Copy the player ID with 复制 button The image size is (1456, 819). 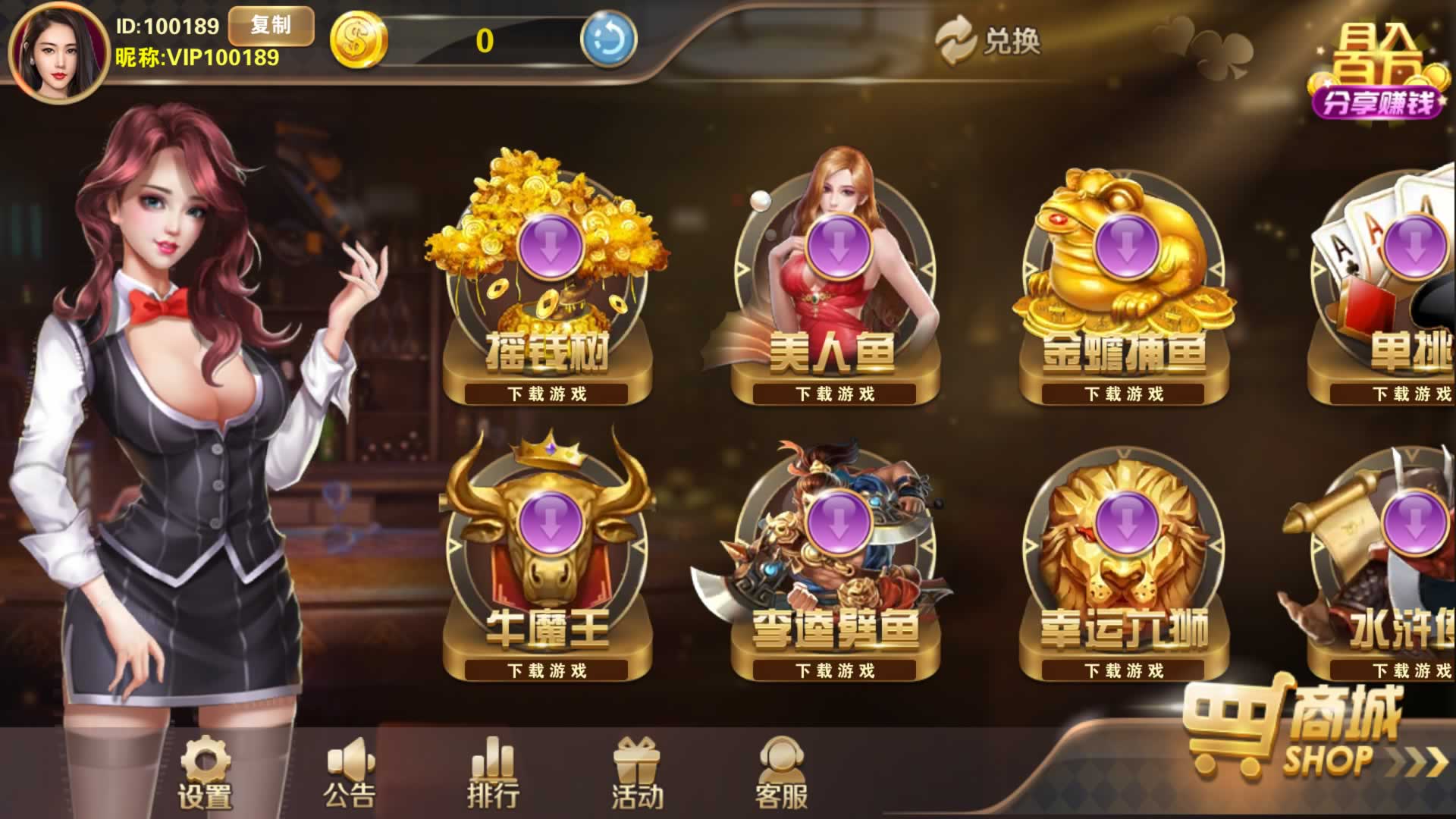(x=271, y=26)
